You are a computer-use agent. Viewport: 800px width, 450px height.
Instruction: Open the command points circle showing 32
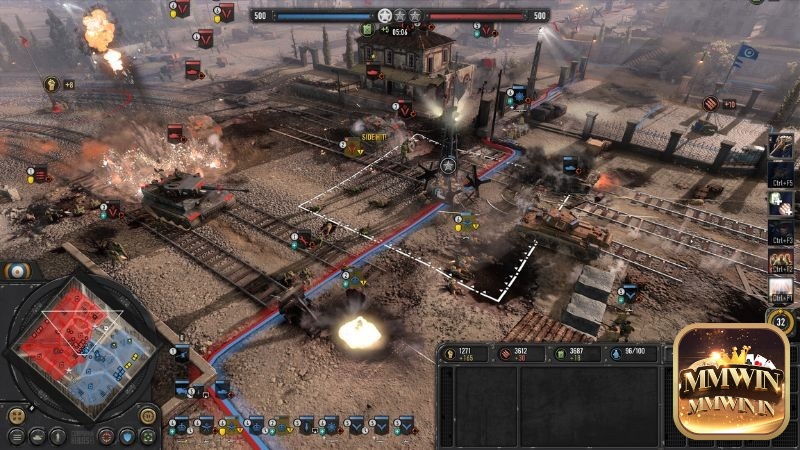pyautogui.click(x=781, y=322)
